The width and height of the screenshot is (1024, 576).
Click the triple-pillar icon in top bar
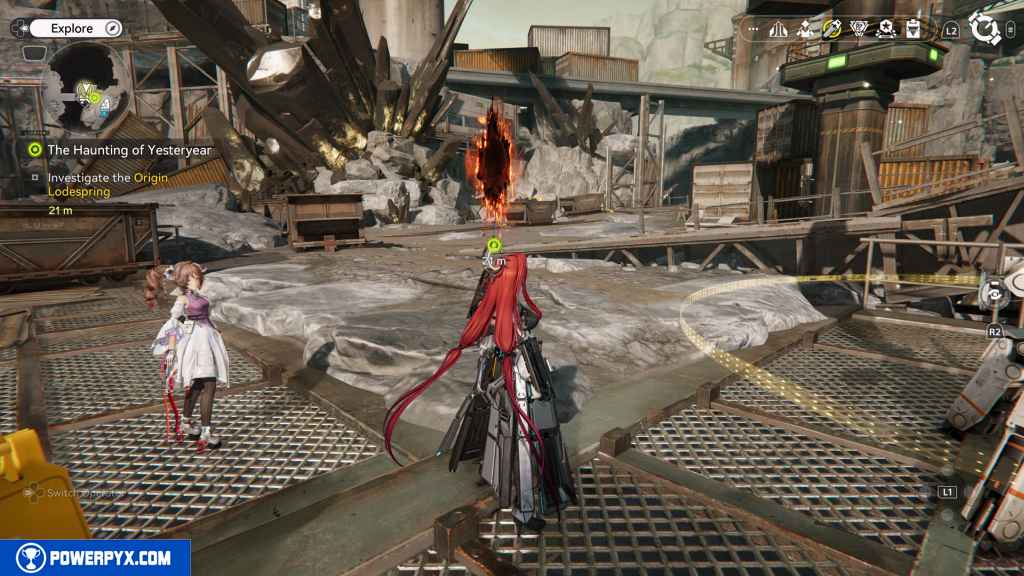pyautogui.click(x=778, y=30)
